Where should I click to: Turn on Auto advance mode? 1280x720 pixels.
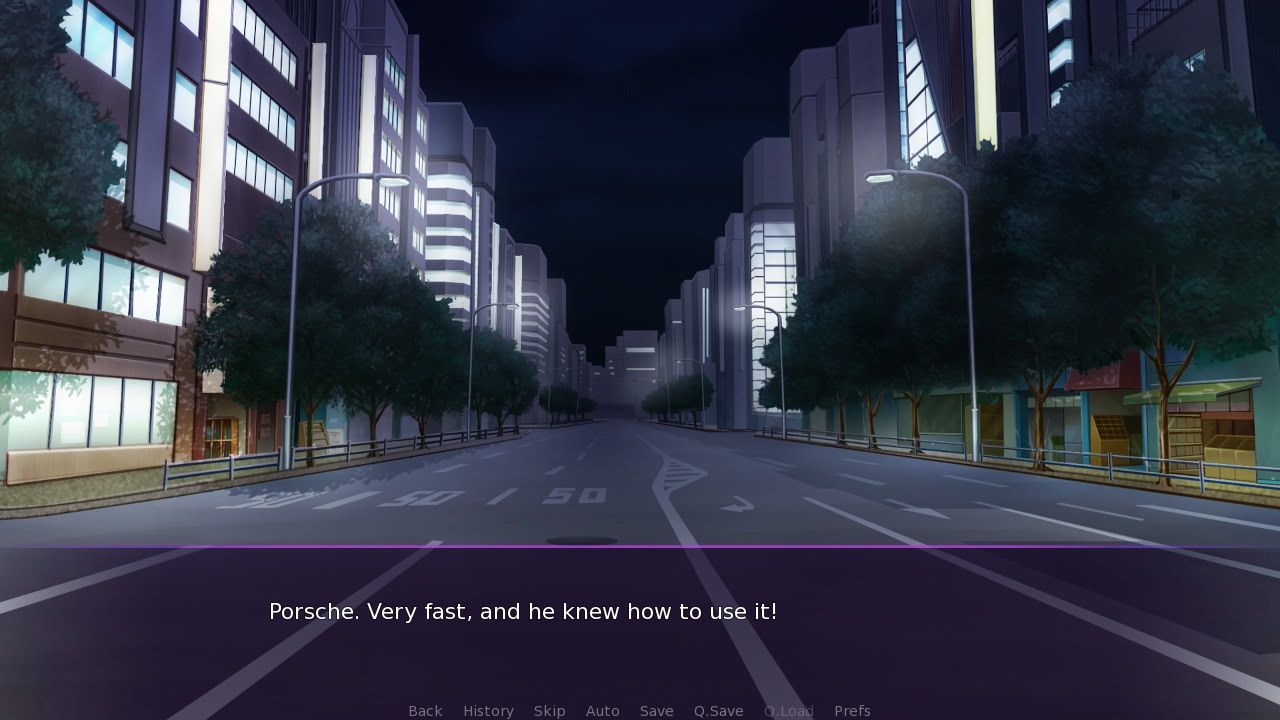click(602, 711)
